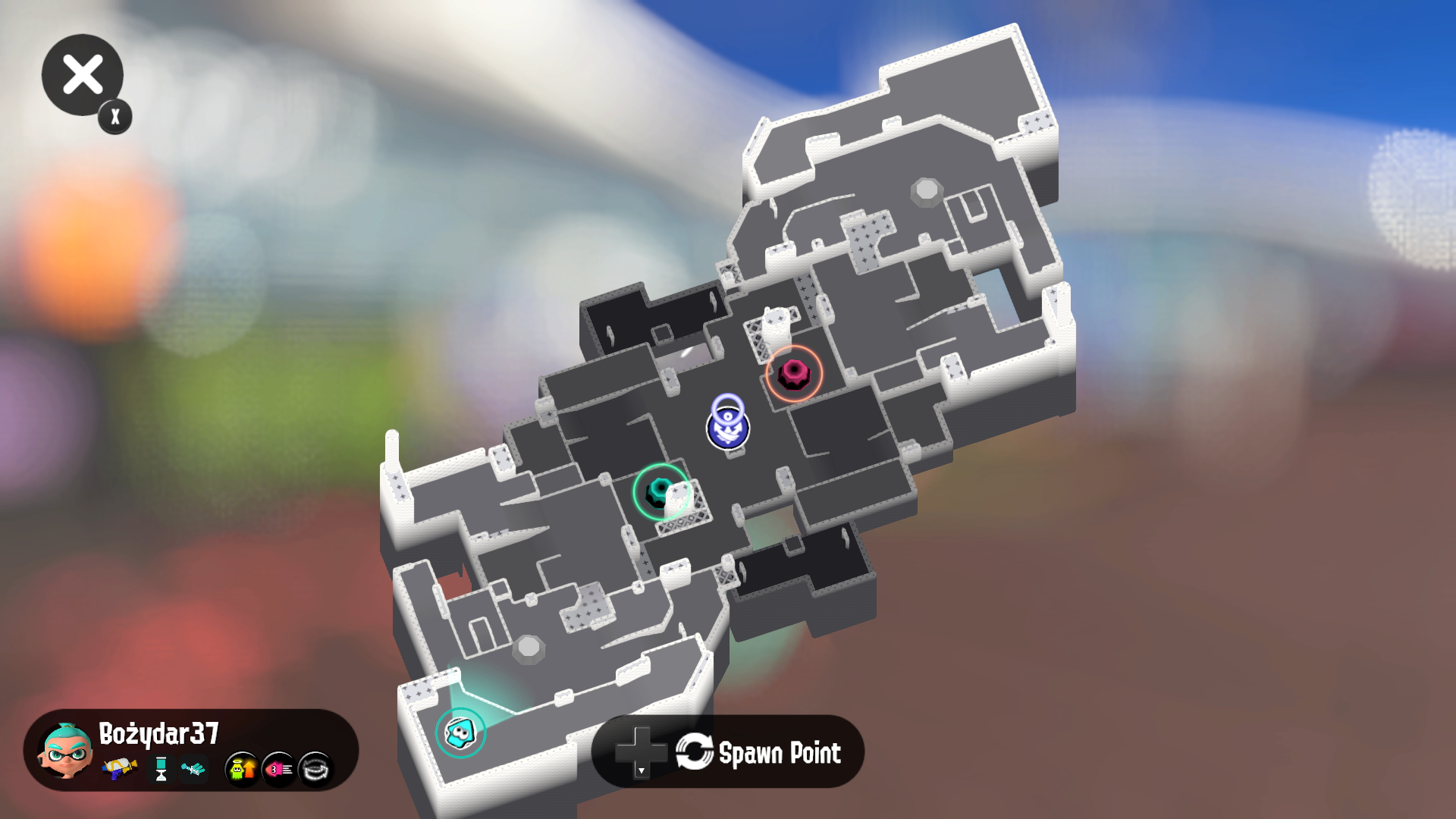Click the circular X key hint badge

(x=114, y=117)
